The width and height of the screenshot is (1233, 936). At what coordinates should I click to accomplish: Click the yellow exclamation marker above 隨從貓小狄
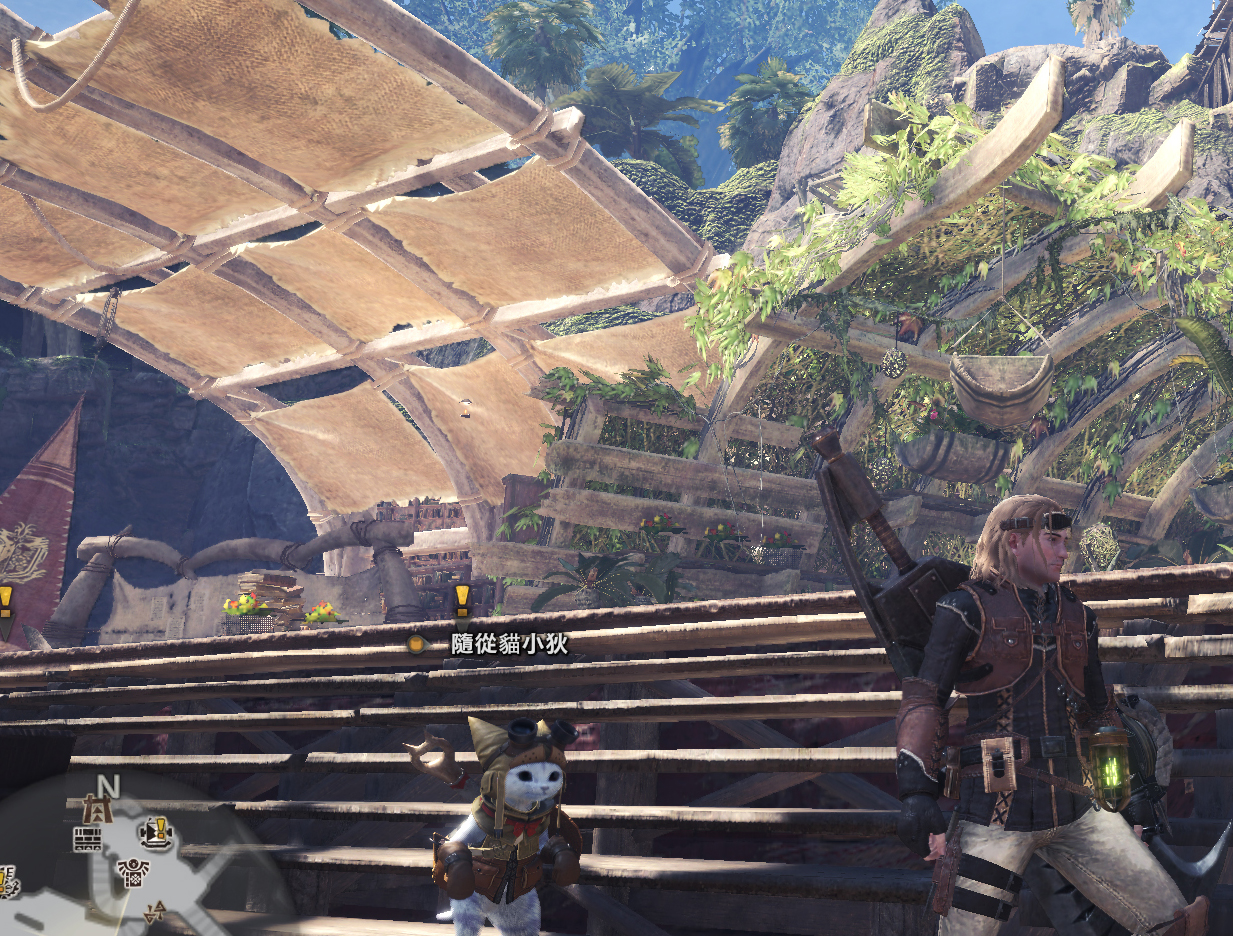(461, 599)
